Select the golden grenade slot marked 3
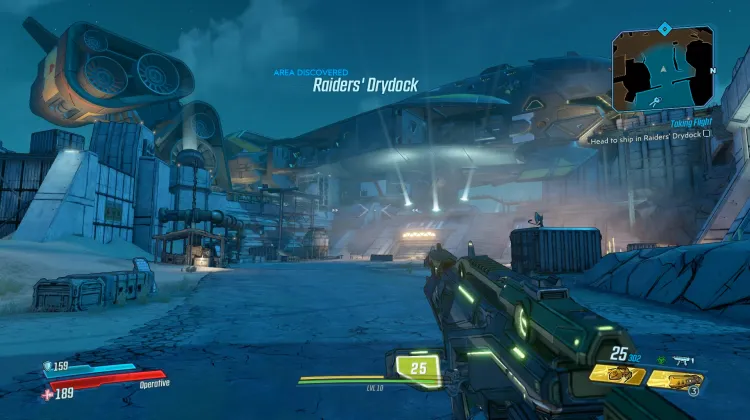750x420 pixels. (x=675, y=378)
